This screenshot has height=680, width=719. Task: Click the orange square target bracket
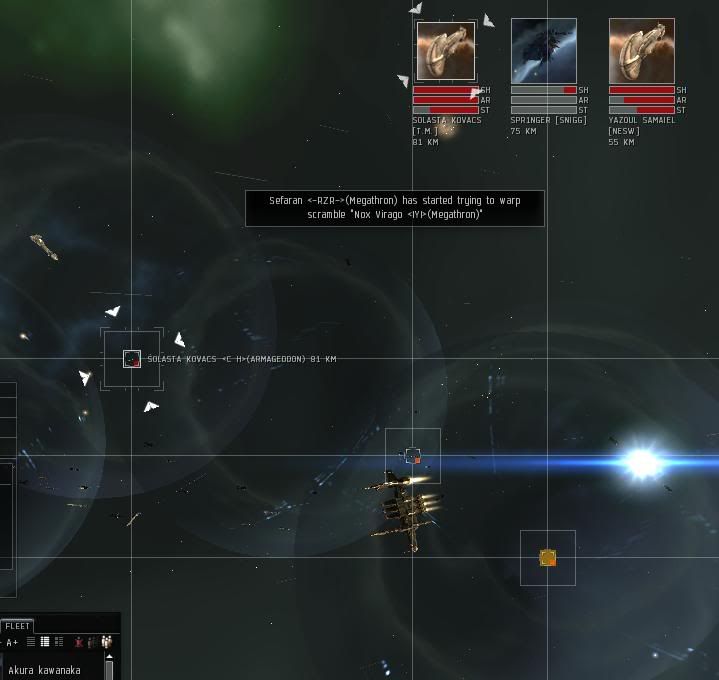pyautogui.click(x=547, y=557)
